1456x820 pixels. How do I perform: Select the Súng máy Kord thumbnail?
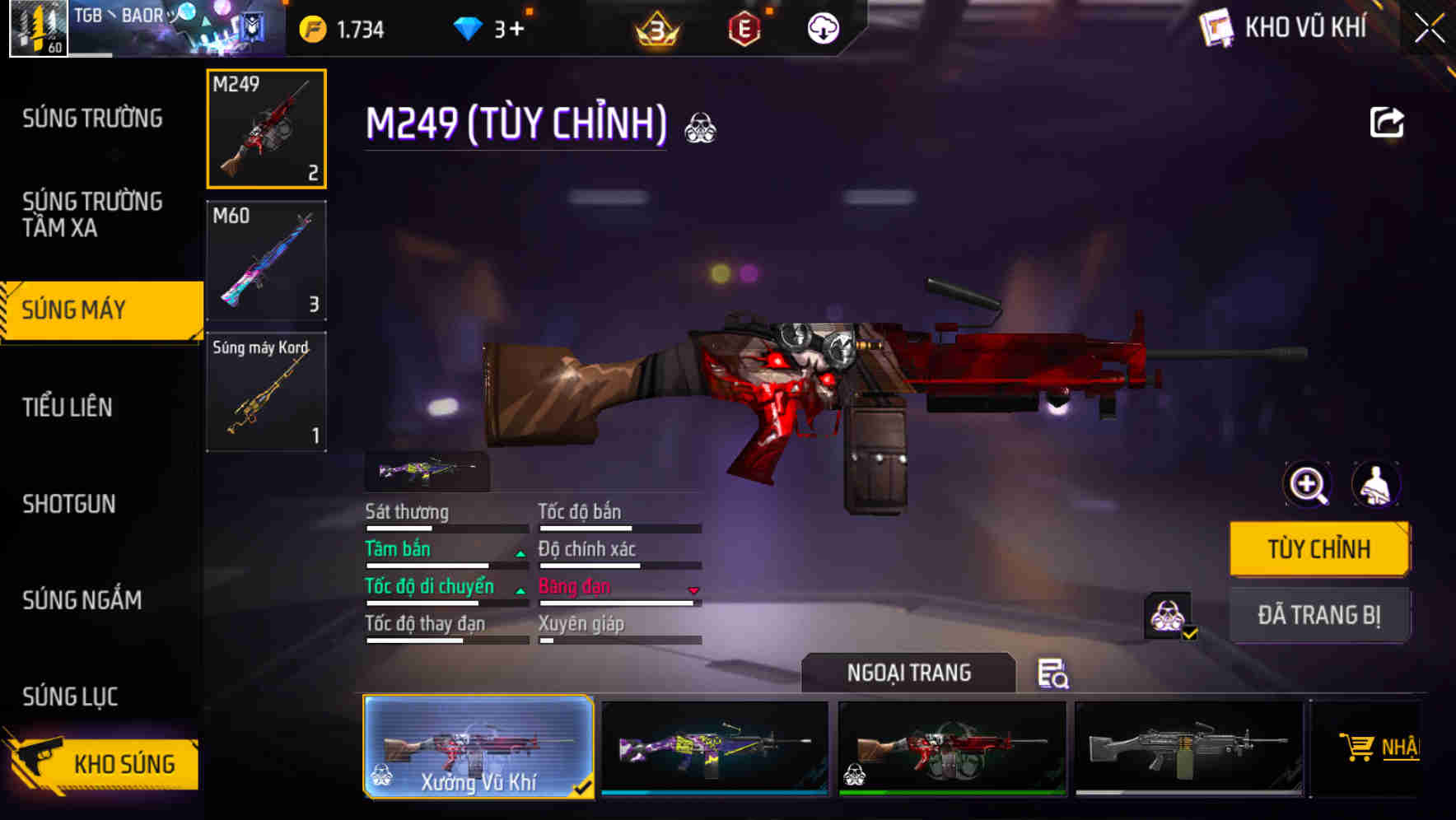[266, 391]
